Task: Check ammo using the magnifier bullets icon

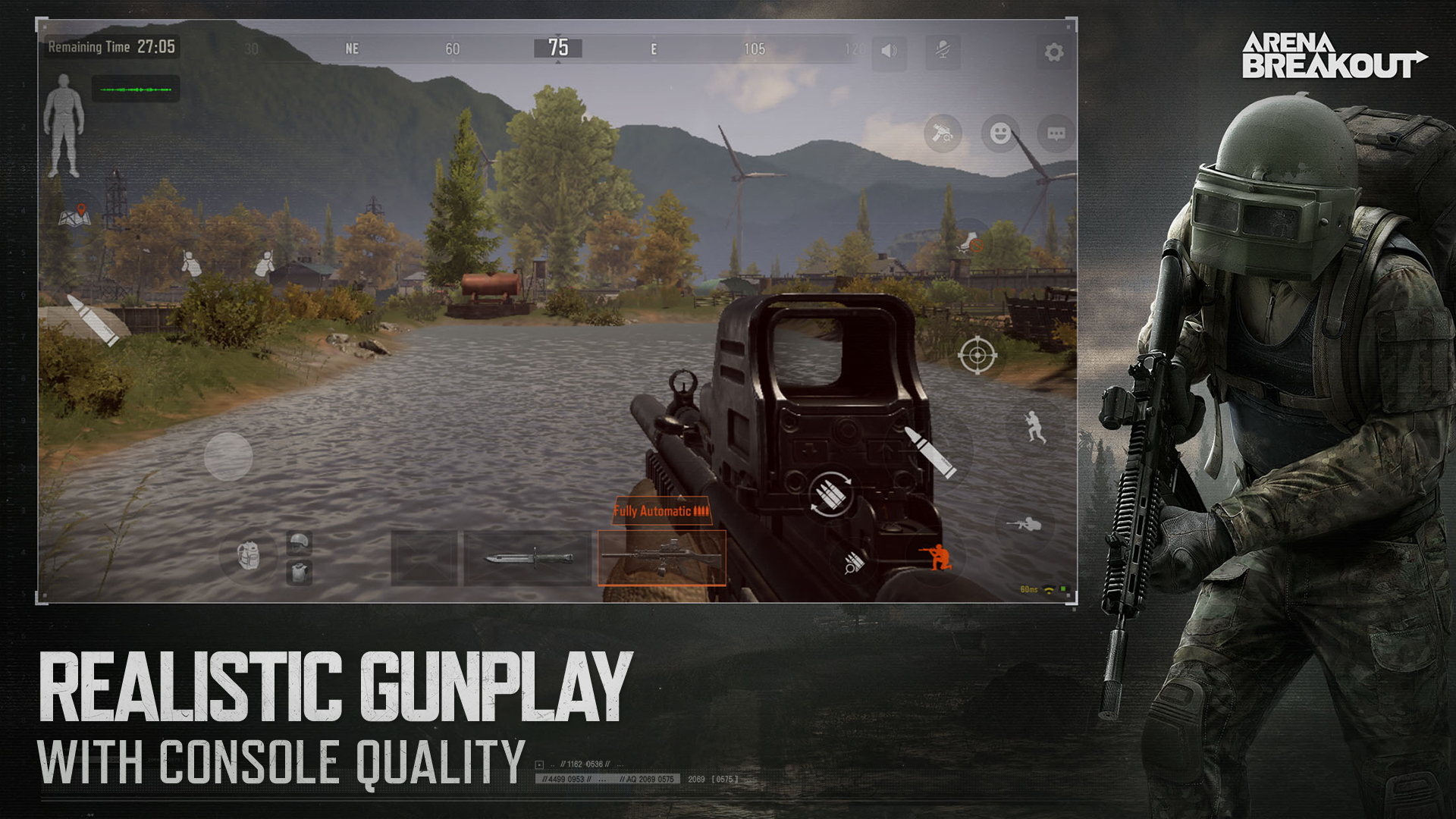Action: point(853,563)
